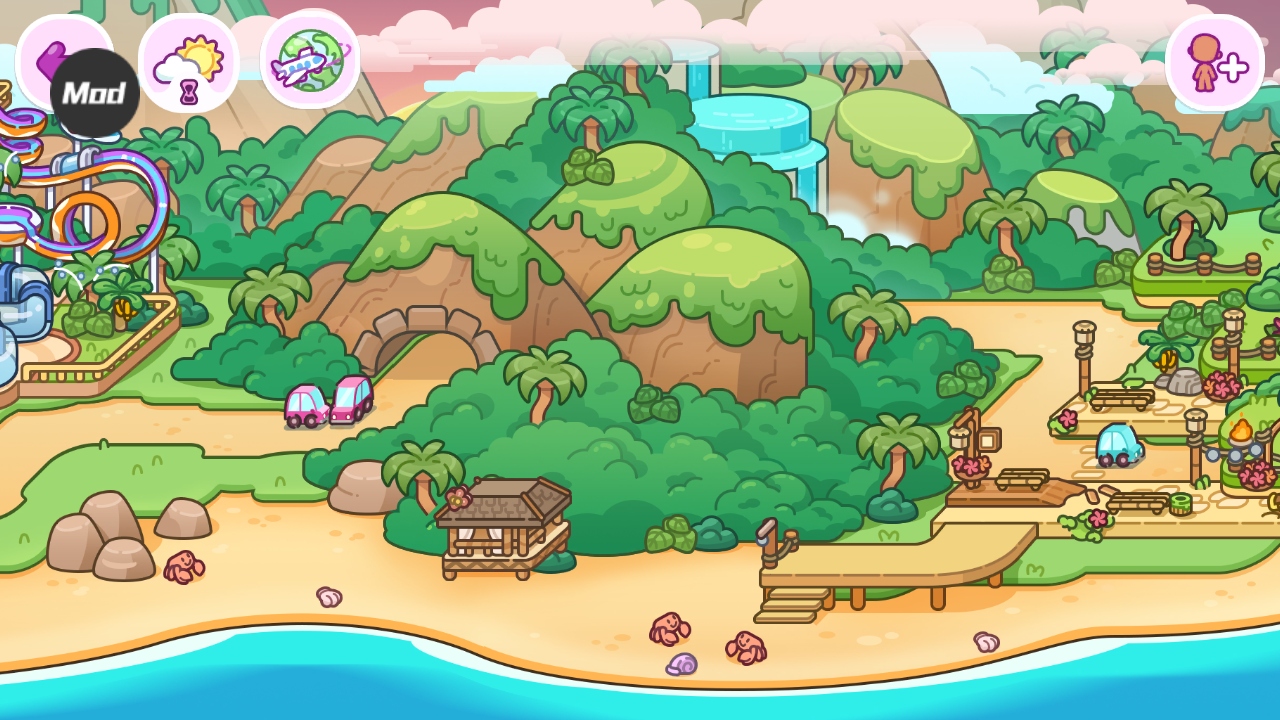Tap the add character button

click(x=1214, y=62)
